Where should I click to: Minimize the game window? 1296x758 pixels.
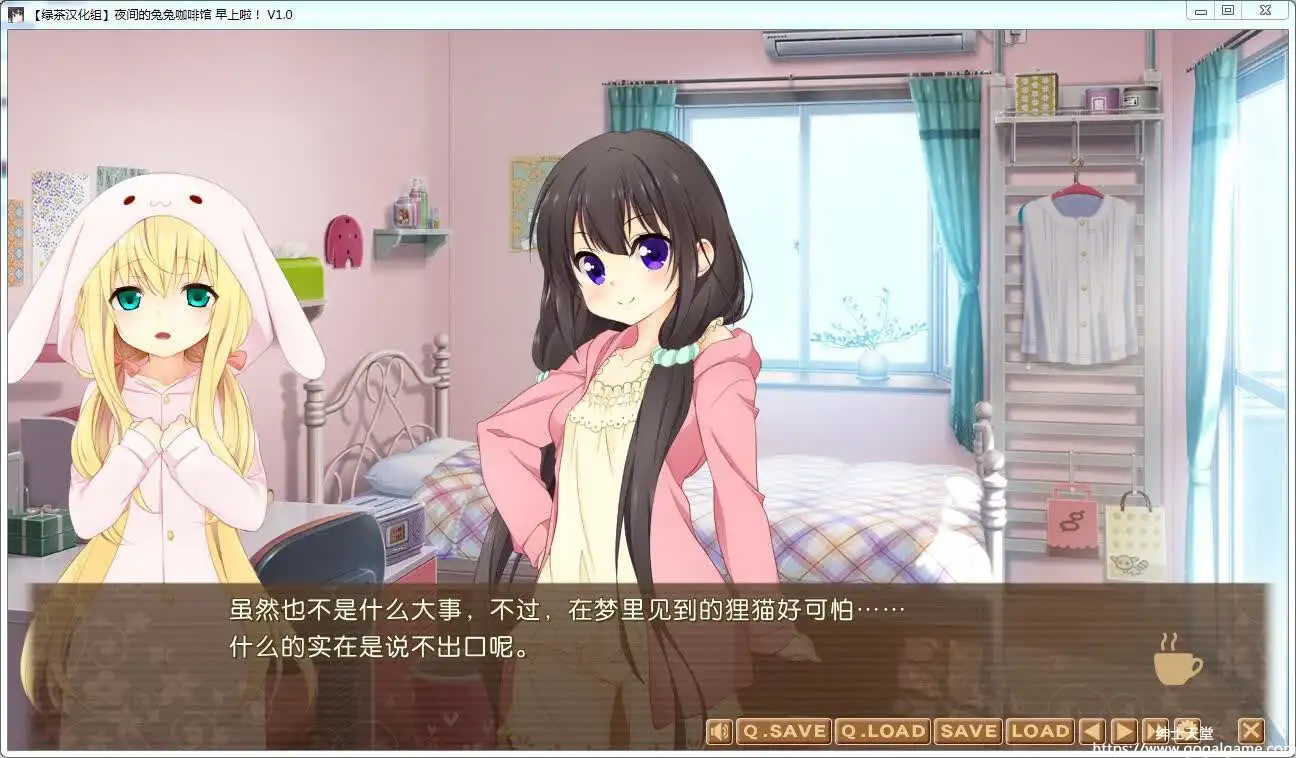(1199, 9)
